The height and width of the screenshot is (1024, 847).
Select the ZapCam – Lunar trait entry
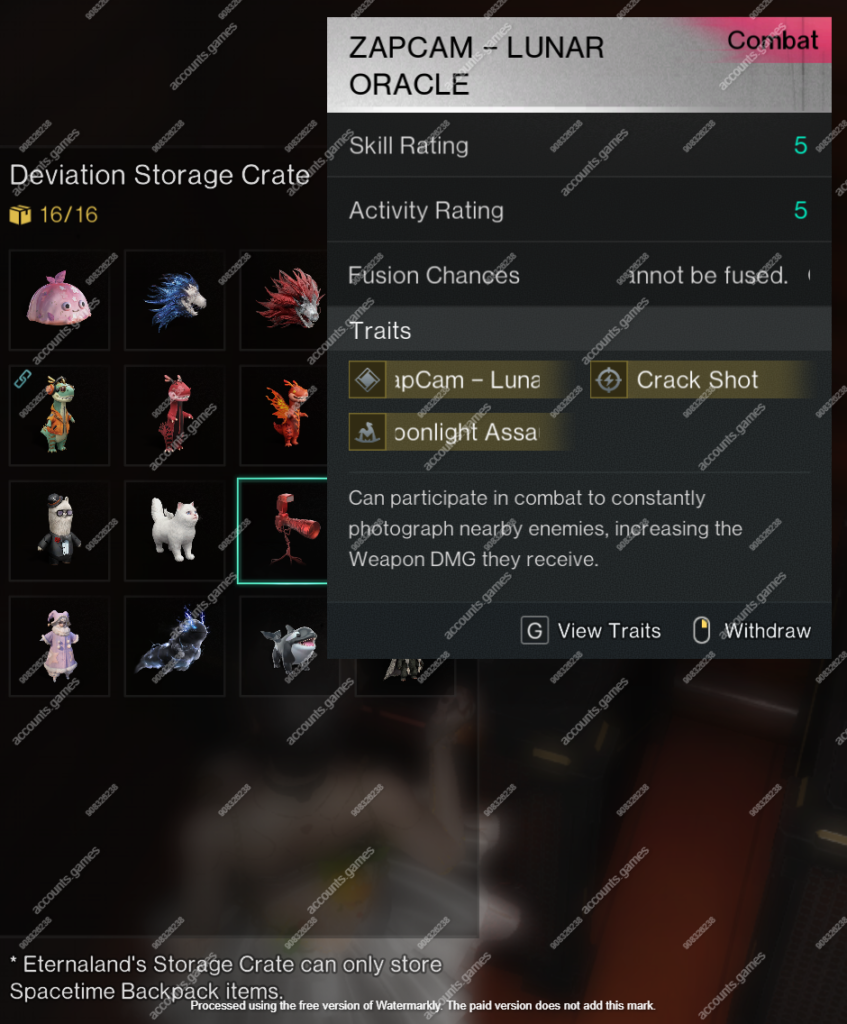coord(460,380)
